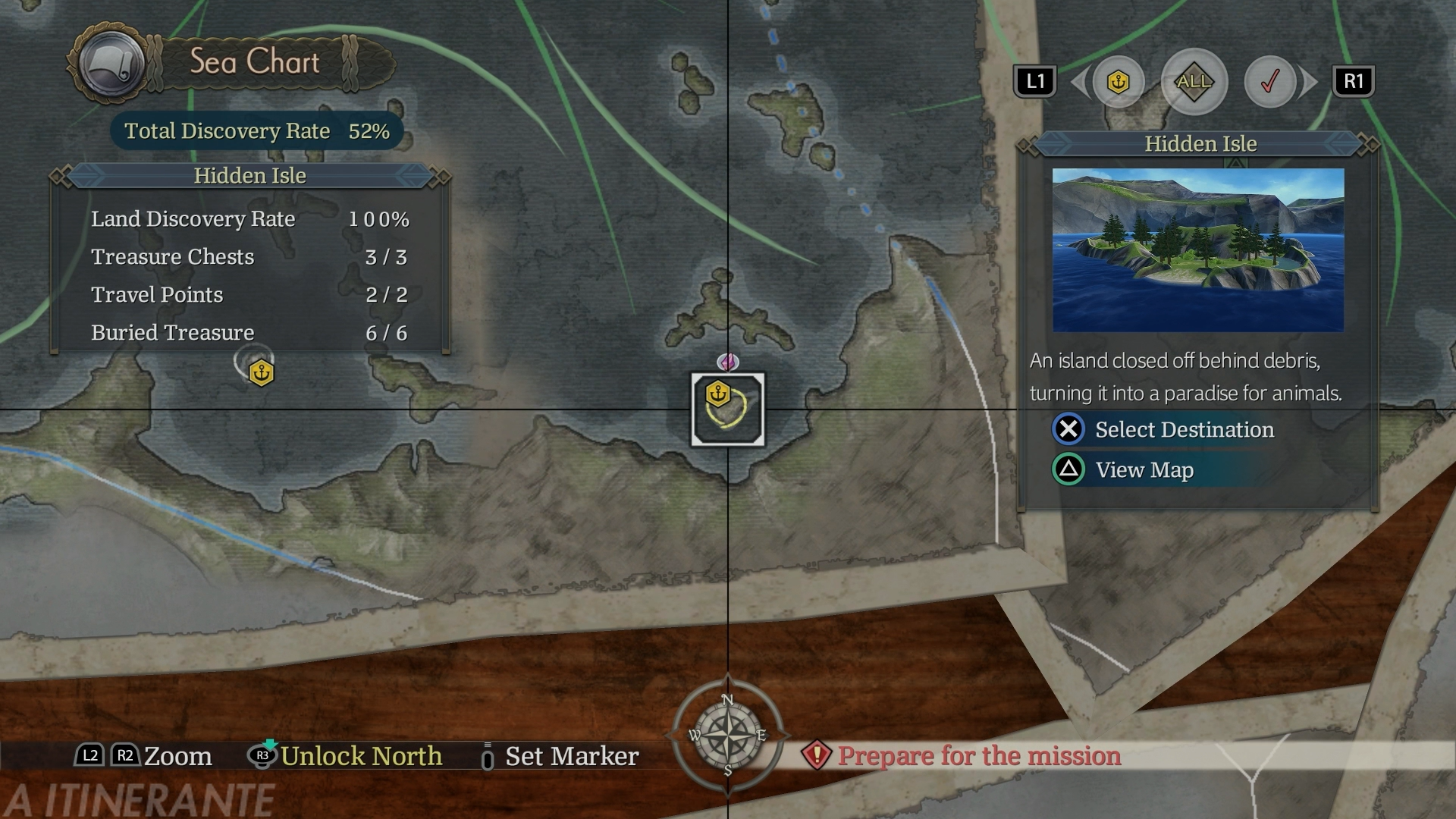Click the compass rose
The image size is (1456, 819).
tap(727, 735)
